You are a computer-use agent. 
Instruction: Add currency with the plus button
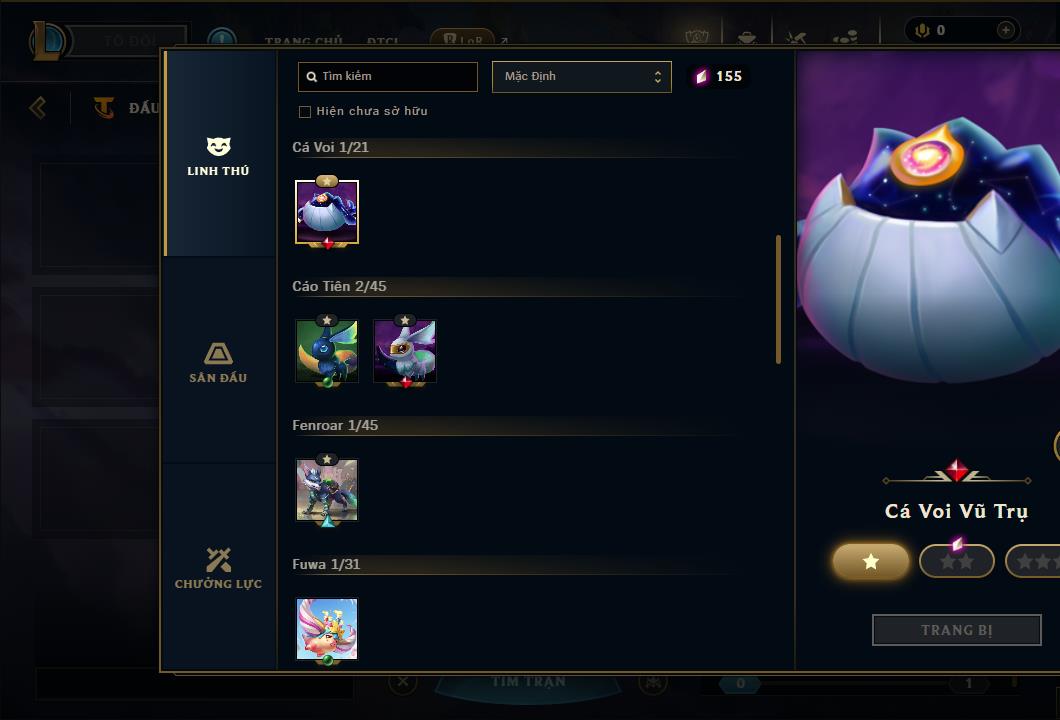pyautogui.click(x=1005, y=30)
